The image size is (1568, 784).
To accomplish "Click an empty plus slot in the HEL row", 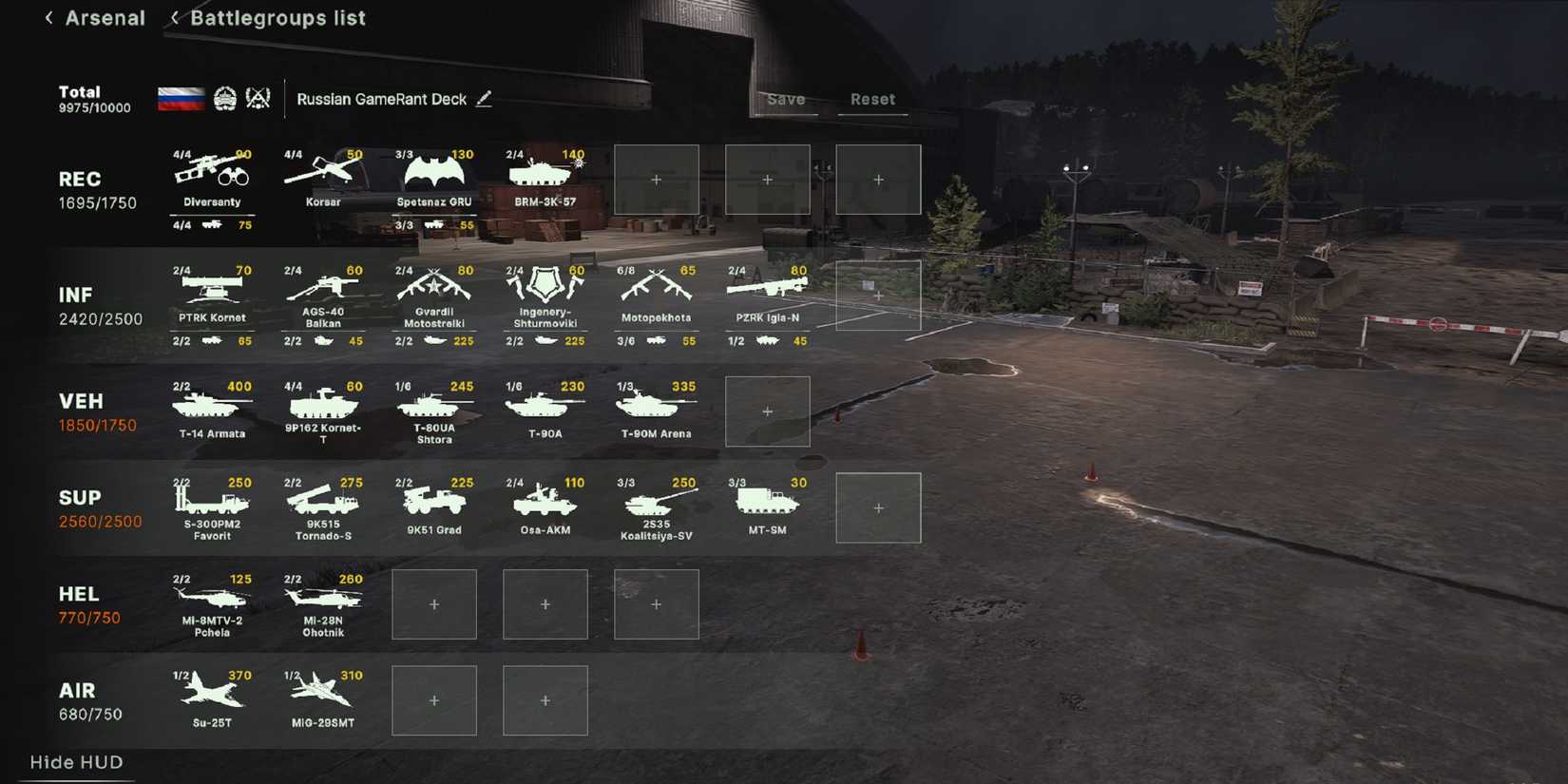I will (x=434, y=603).
